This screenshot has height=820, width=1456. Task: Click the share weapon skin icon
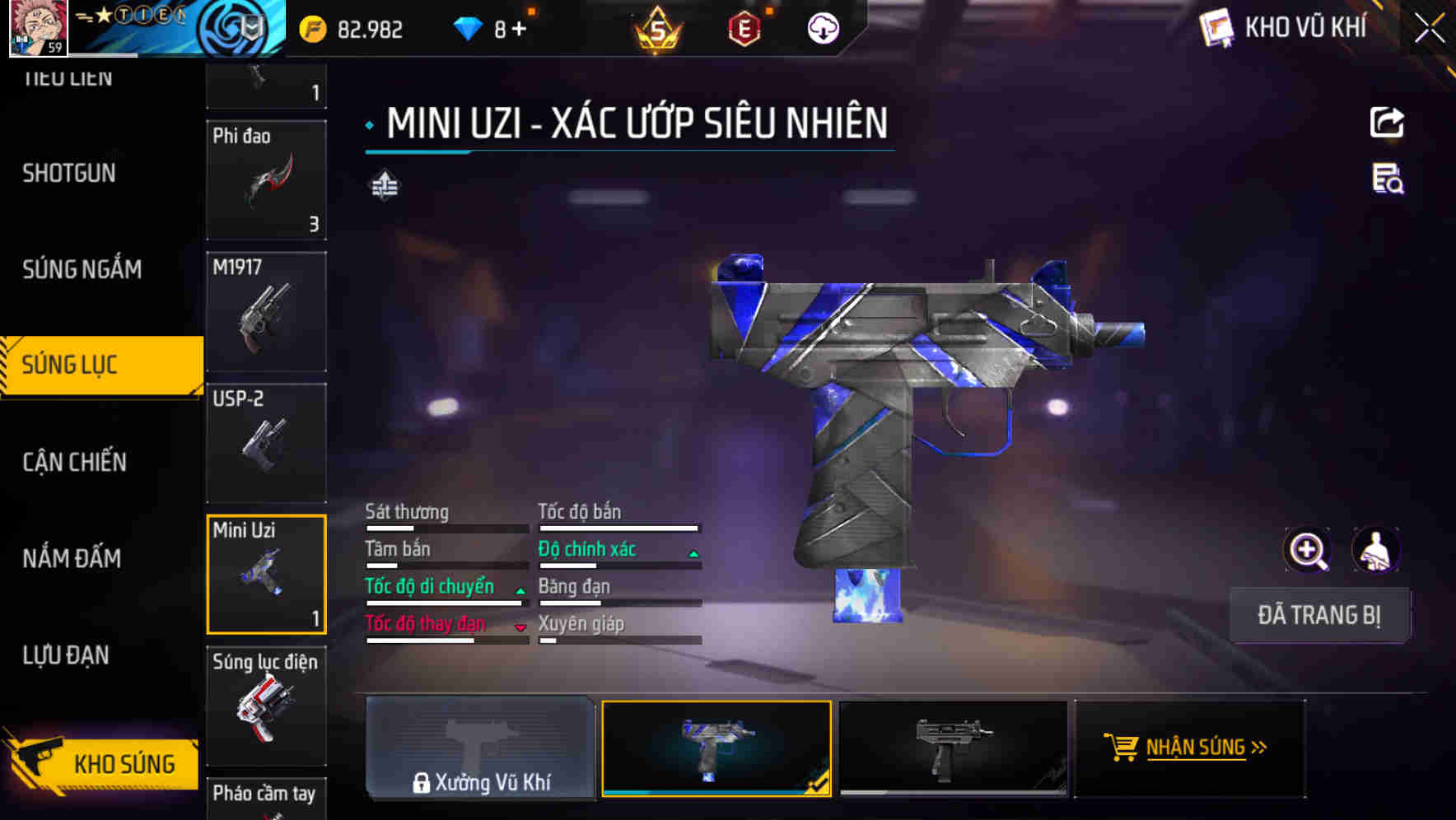tap(1388, 122)
